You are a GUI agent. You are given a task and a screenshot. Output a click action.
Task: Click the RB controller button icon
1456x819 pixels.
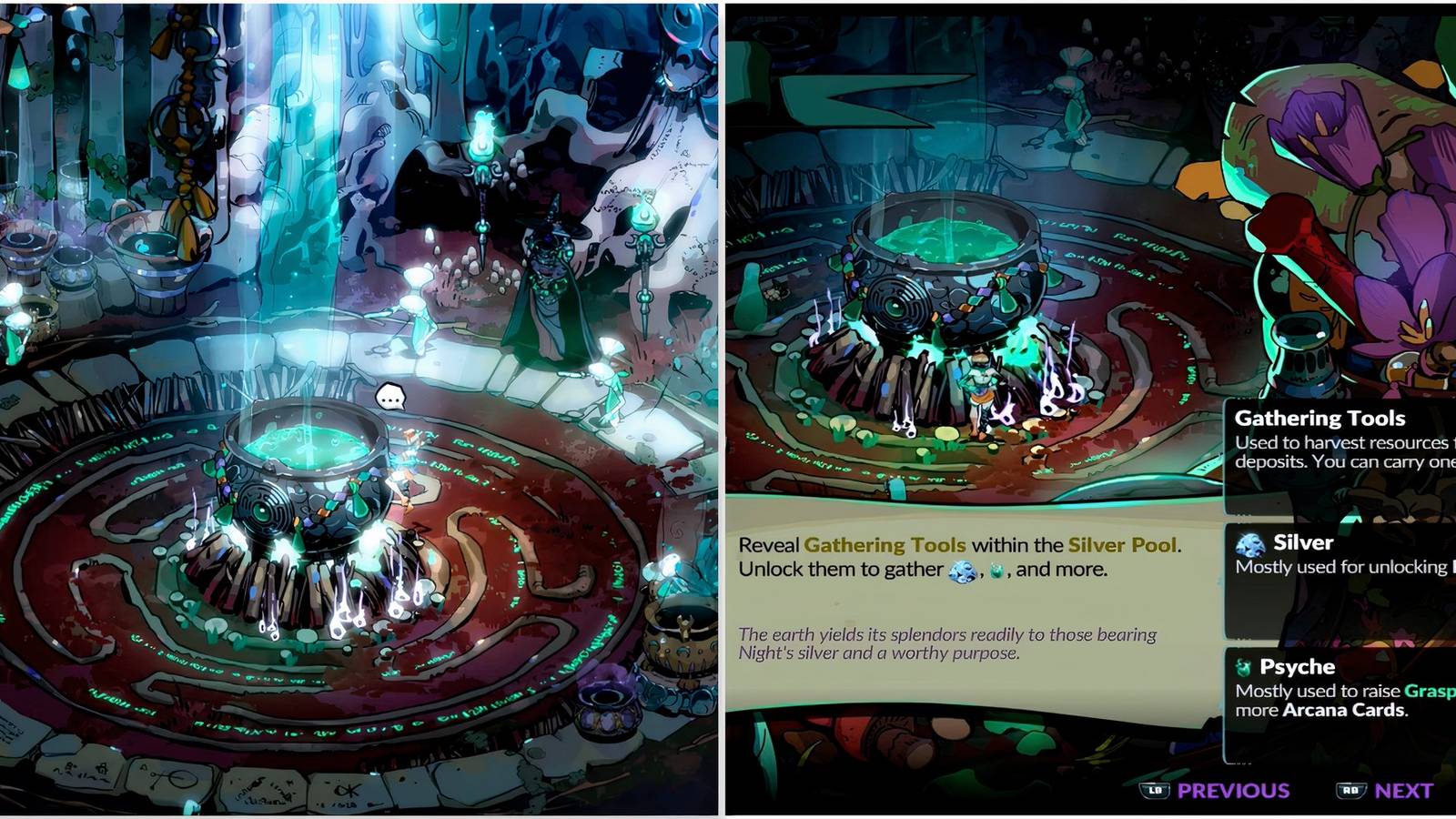click(x=1350, y=789)
